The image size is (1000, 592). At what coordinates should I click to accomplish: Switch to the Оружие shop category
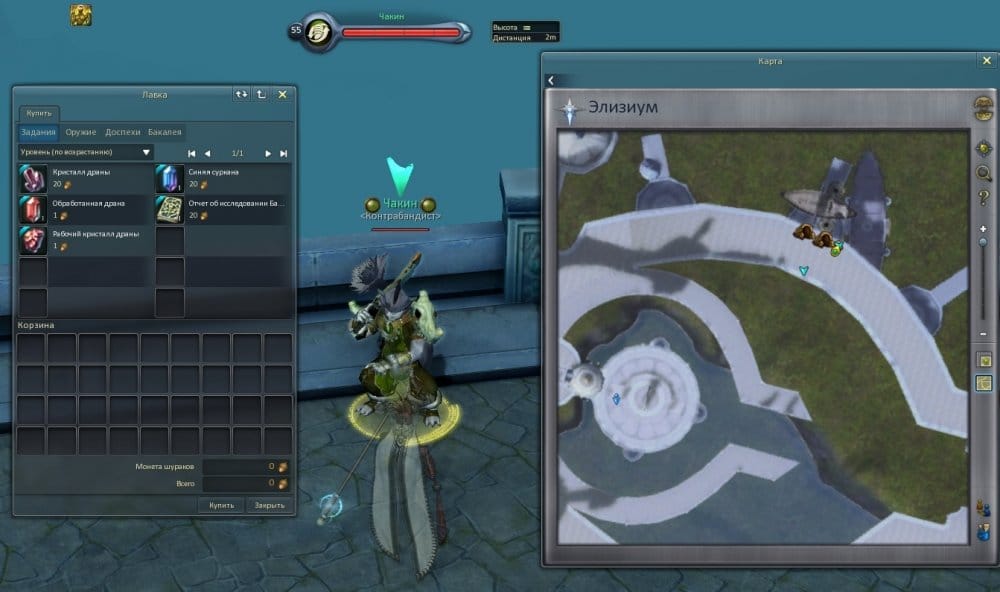80,132
